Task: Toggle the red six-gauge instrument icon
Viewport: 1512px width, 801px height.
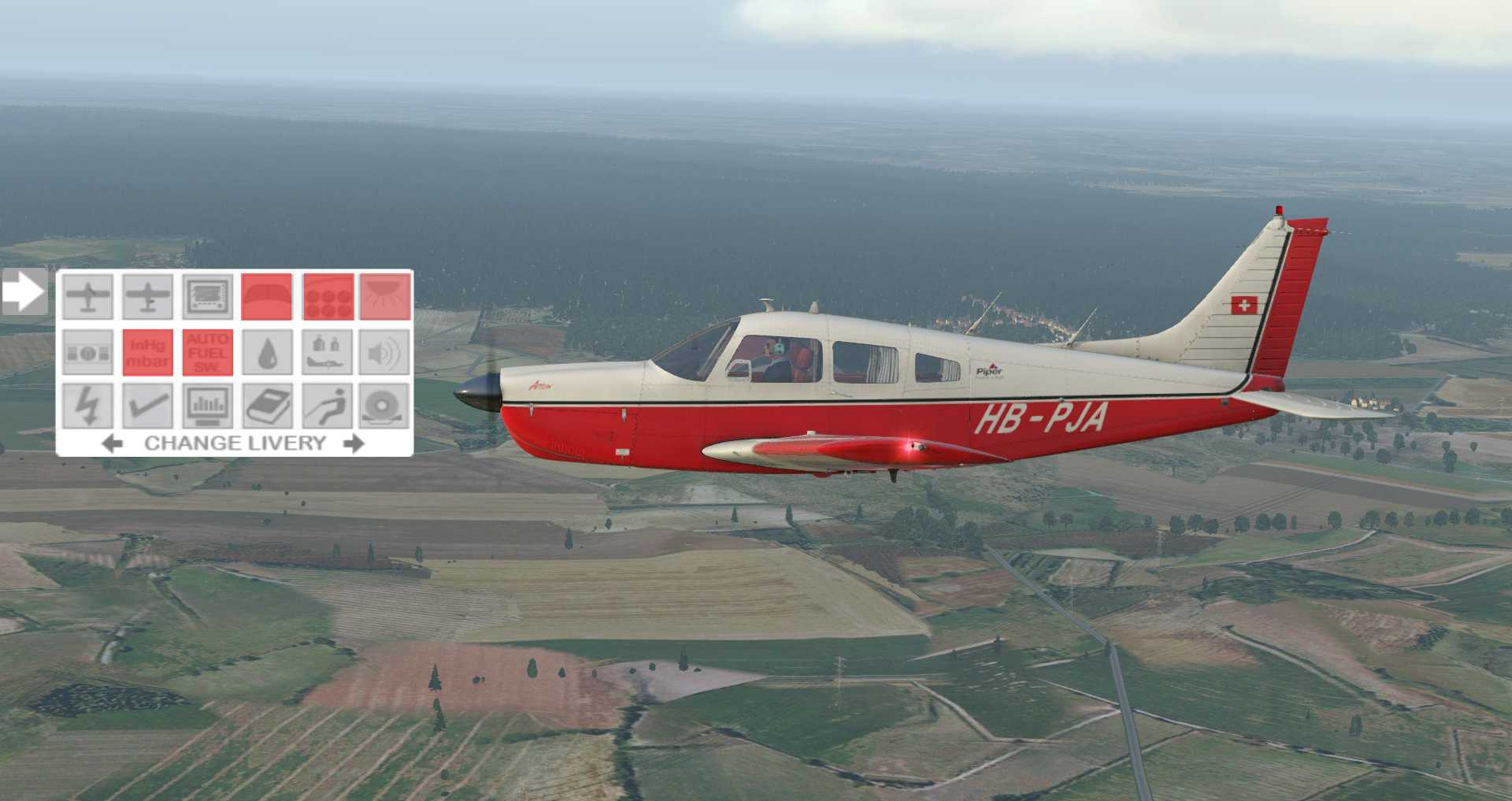Action: (328, 297)
